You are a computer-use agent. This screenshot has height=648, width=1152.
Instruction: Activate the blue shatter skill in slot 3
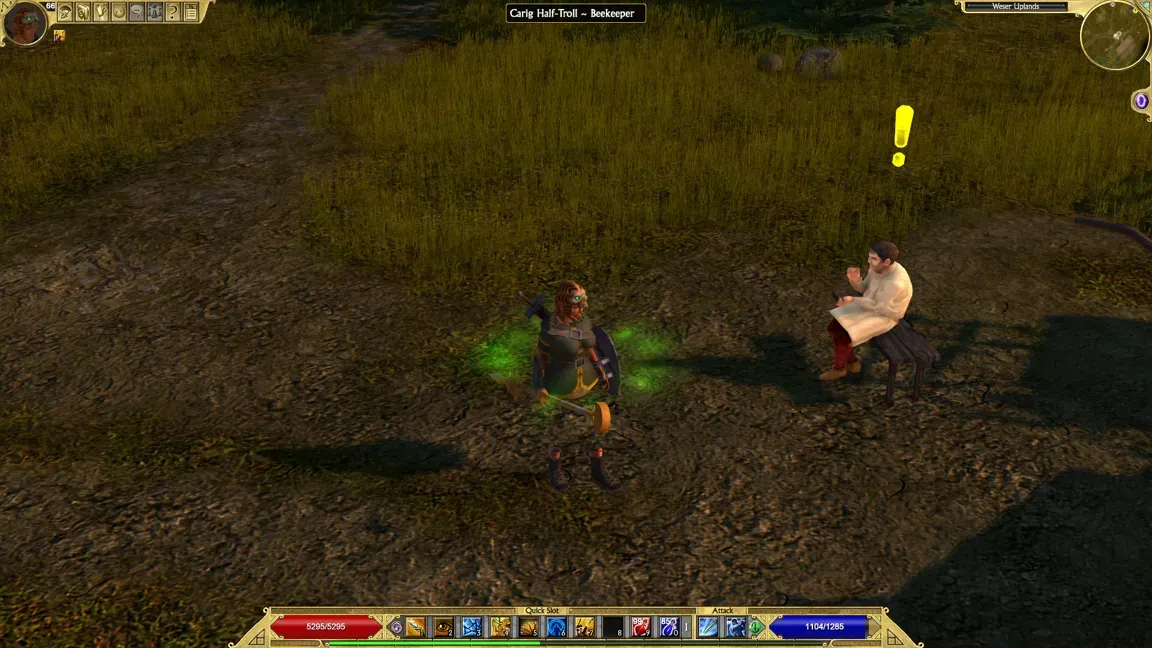(471, 627)
